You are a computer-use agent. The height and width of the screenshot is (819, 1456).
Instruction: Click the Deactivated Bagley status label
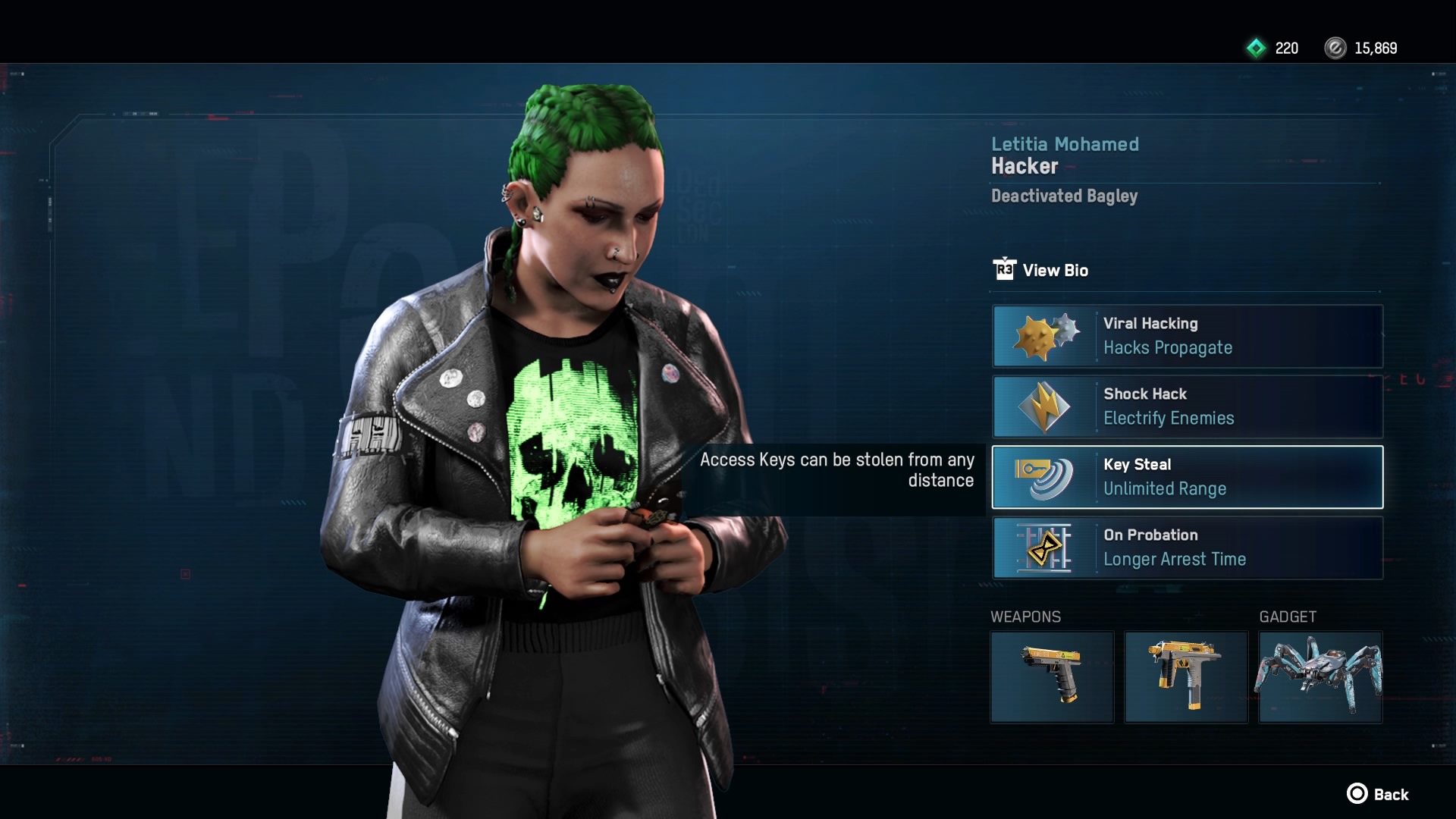coord(1064,196)
